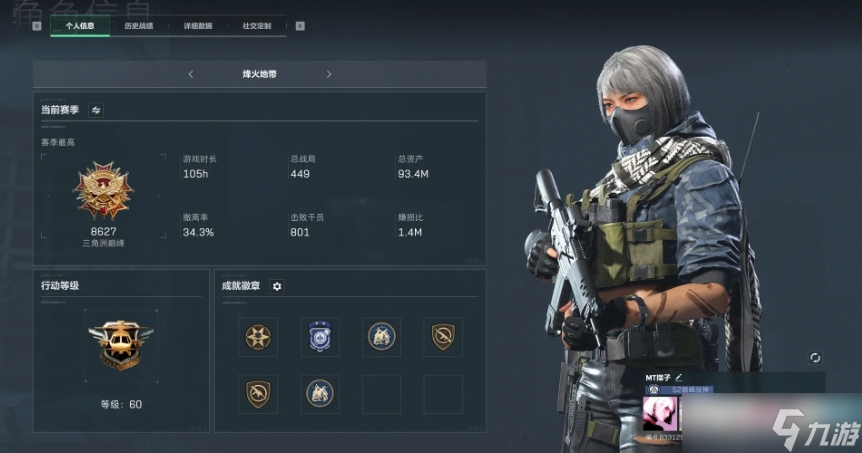Toggle the season swap button next to 当前赛季

96,110
